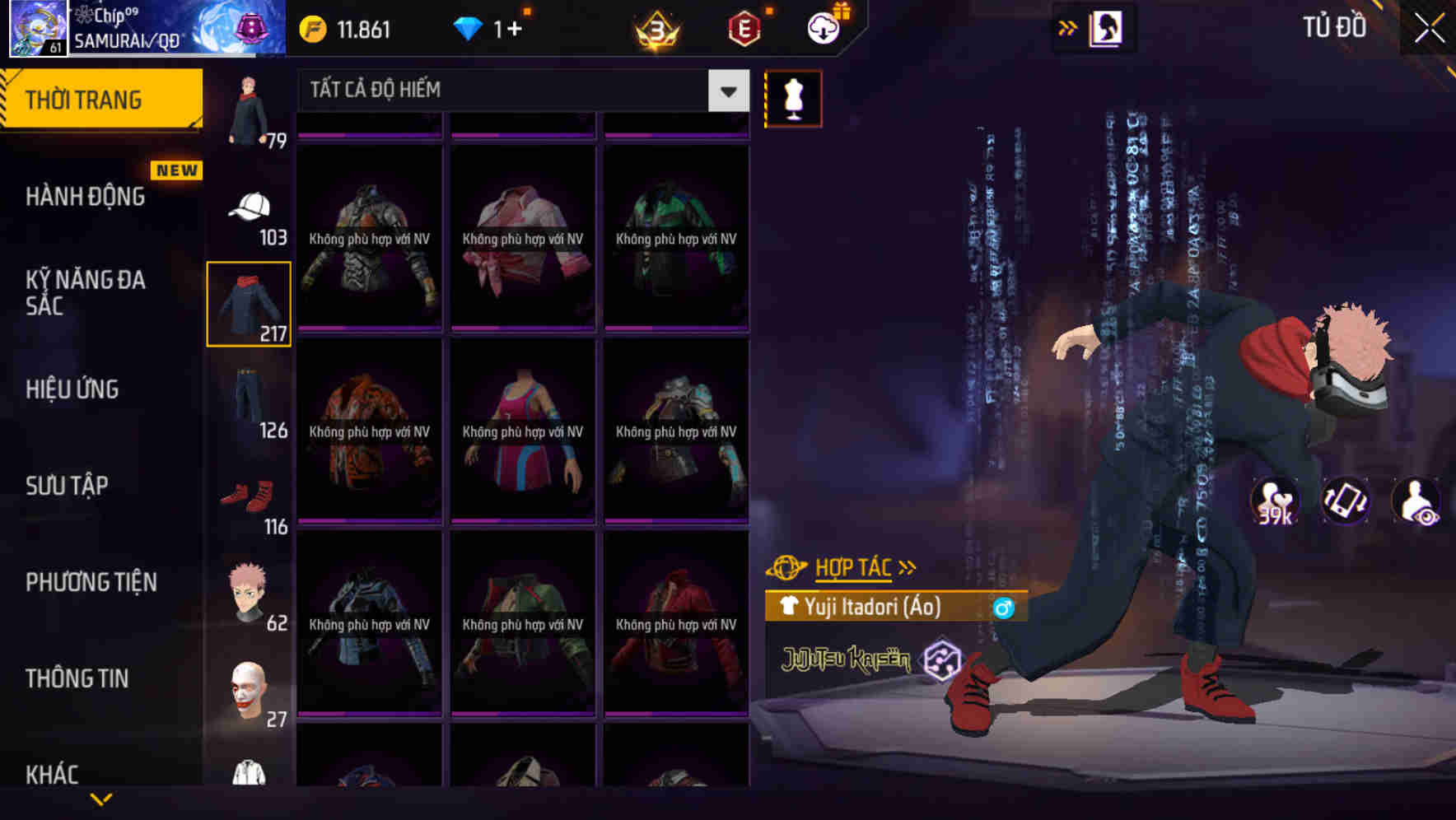Open the SƯU TẬP menu item

[x=68, y=486]
